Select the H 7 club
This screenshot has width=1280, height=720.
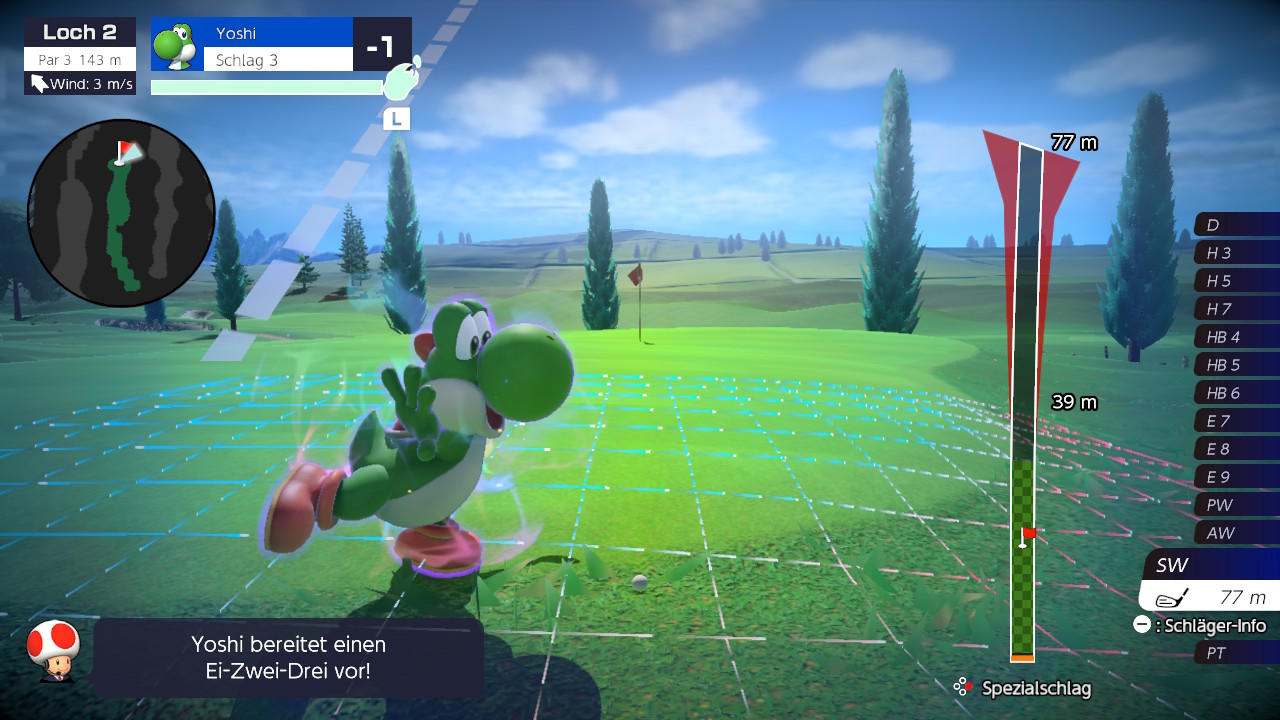pyautogui.click(x=1236, y=309)
